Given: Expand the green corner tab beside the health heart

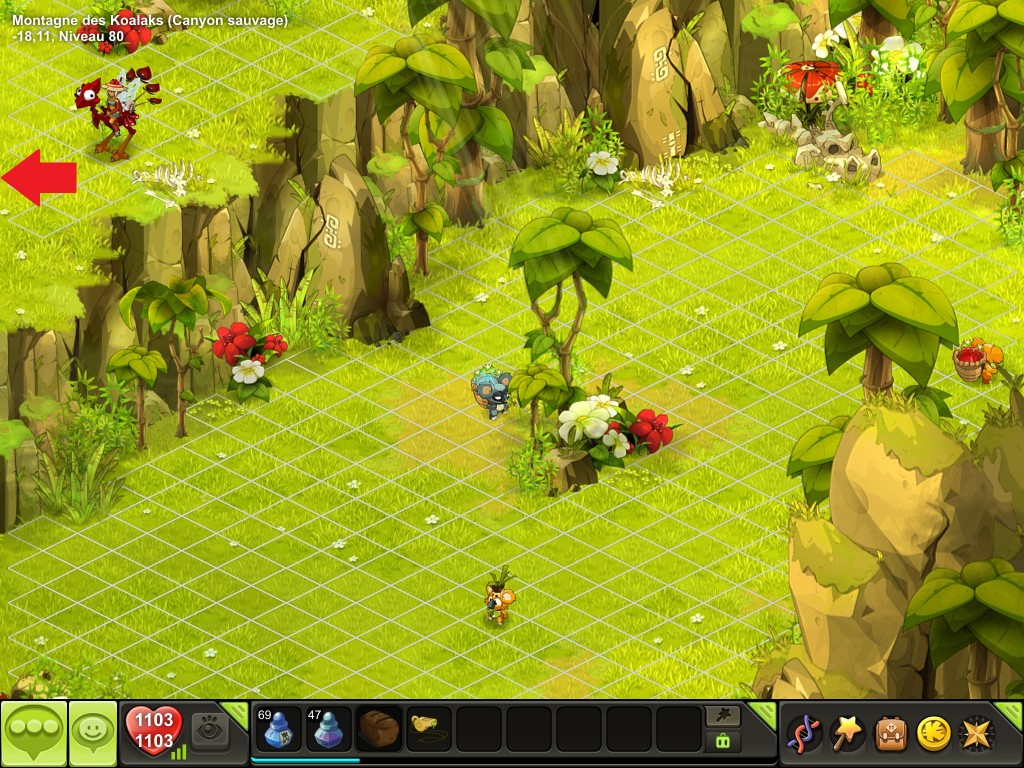Looking at the screenshot, I should point(237,712).
